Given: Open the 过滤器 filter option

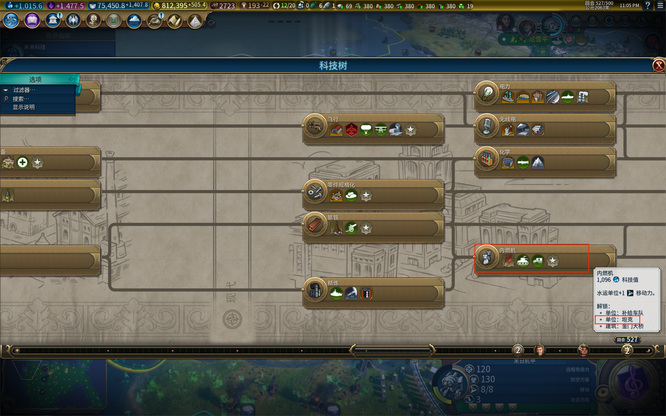Looking at the screenshot, I should point(22,91).
